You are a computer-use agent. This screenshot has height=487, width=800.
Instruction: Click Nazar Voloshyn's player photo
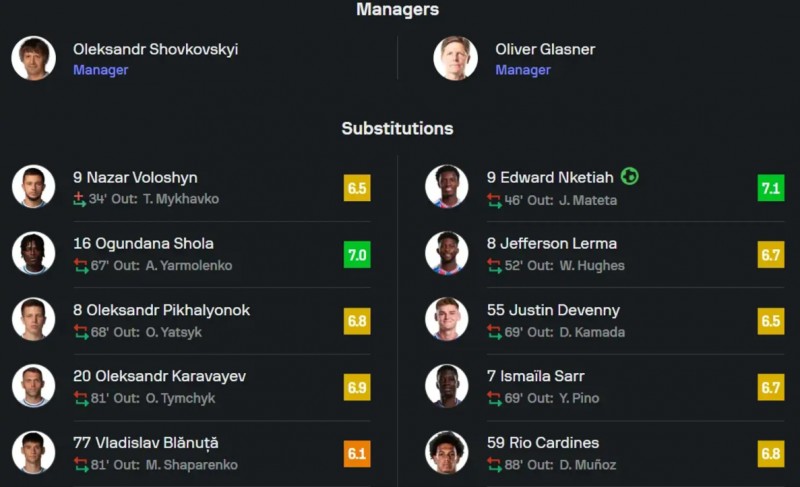[33, 187]
